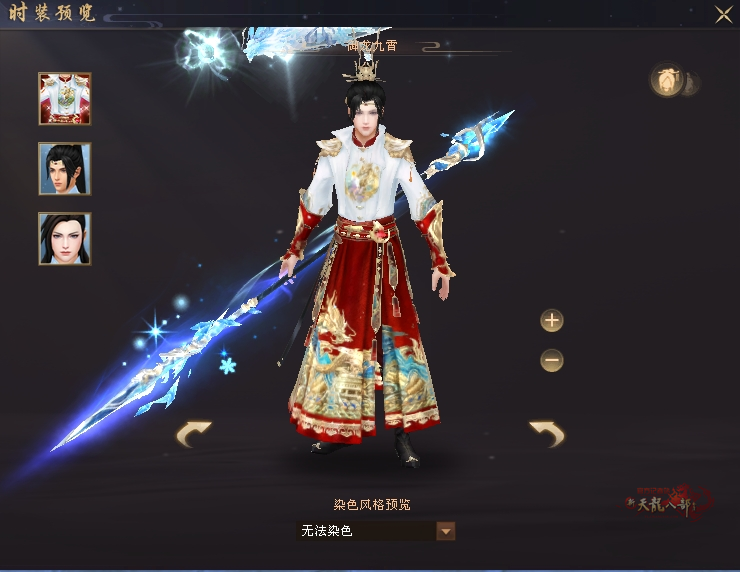The height and width of the screenshot is (572, 740).
Task: Rotate character using the right curved arrow
Action: click(x=547, y=434)
